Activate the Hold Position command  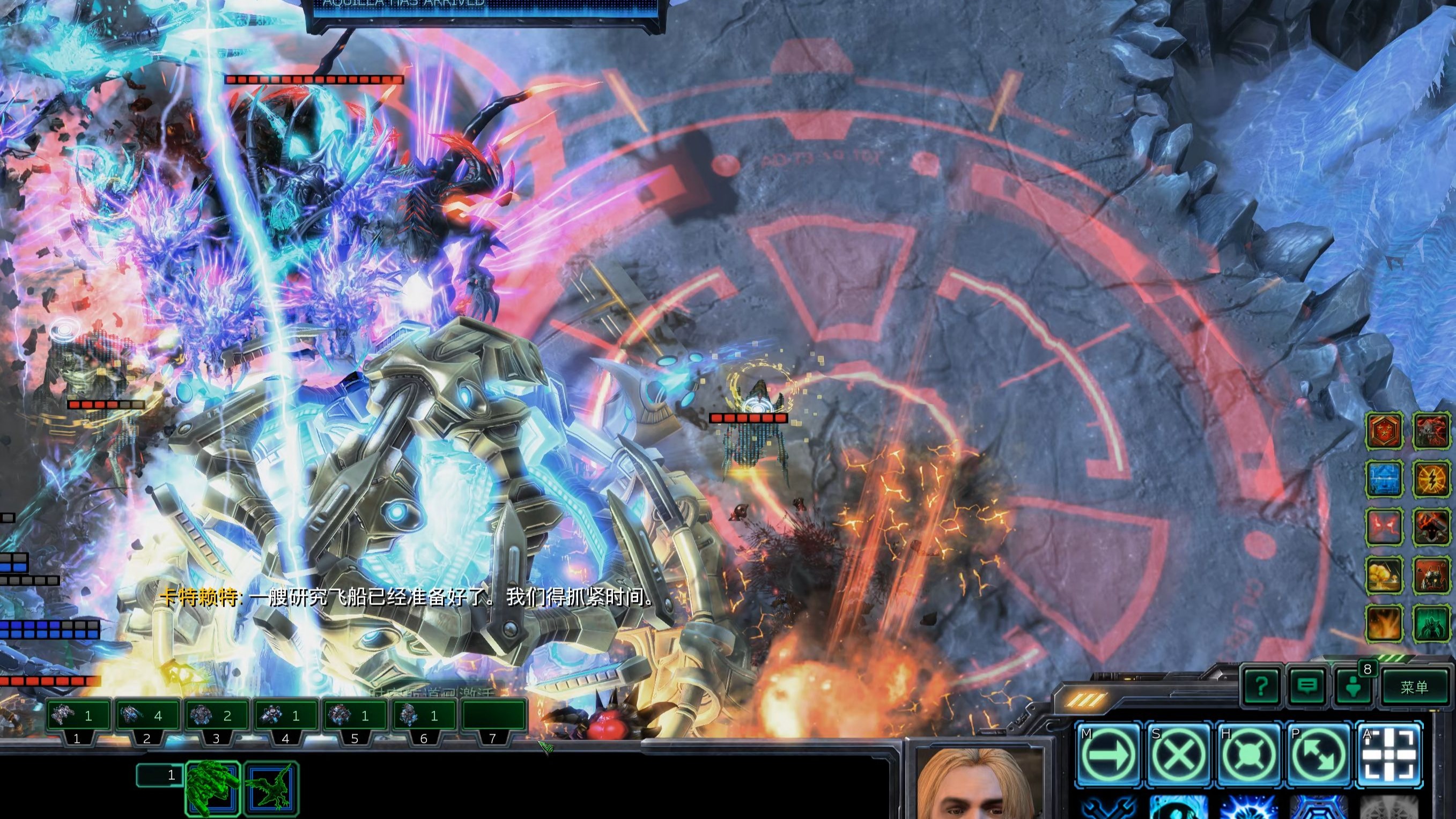[1250, 755]
